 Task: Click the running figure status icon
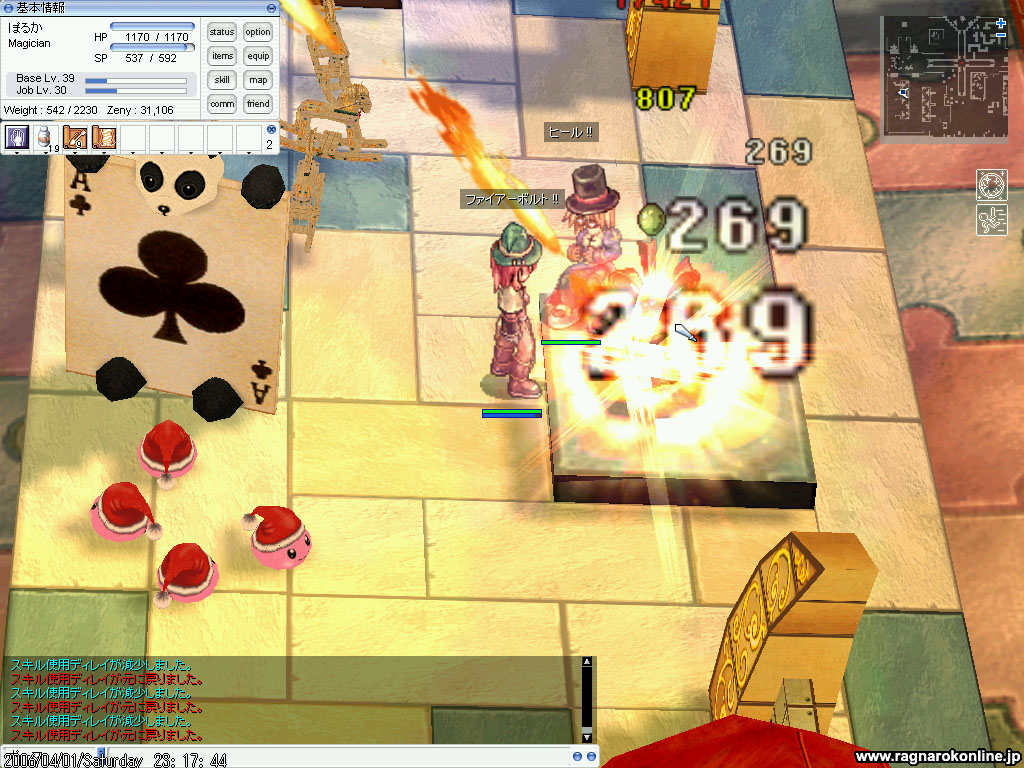click(x=990, y=220)
